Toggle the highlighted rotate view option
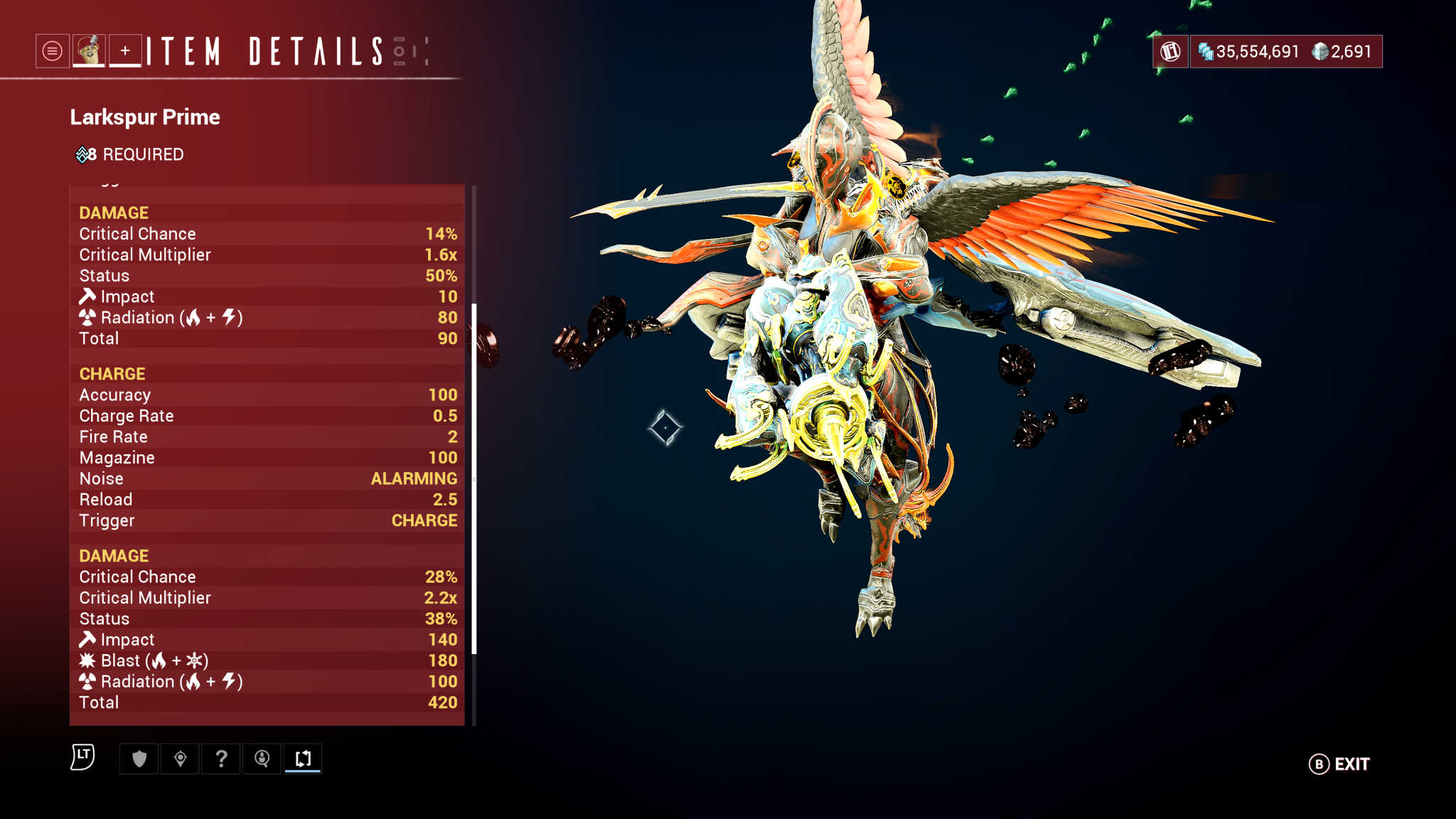The height and width of the screenshot is (819, 1456). click(x=303, y=759)
